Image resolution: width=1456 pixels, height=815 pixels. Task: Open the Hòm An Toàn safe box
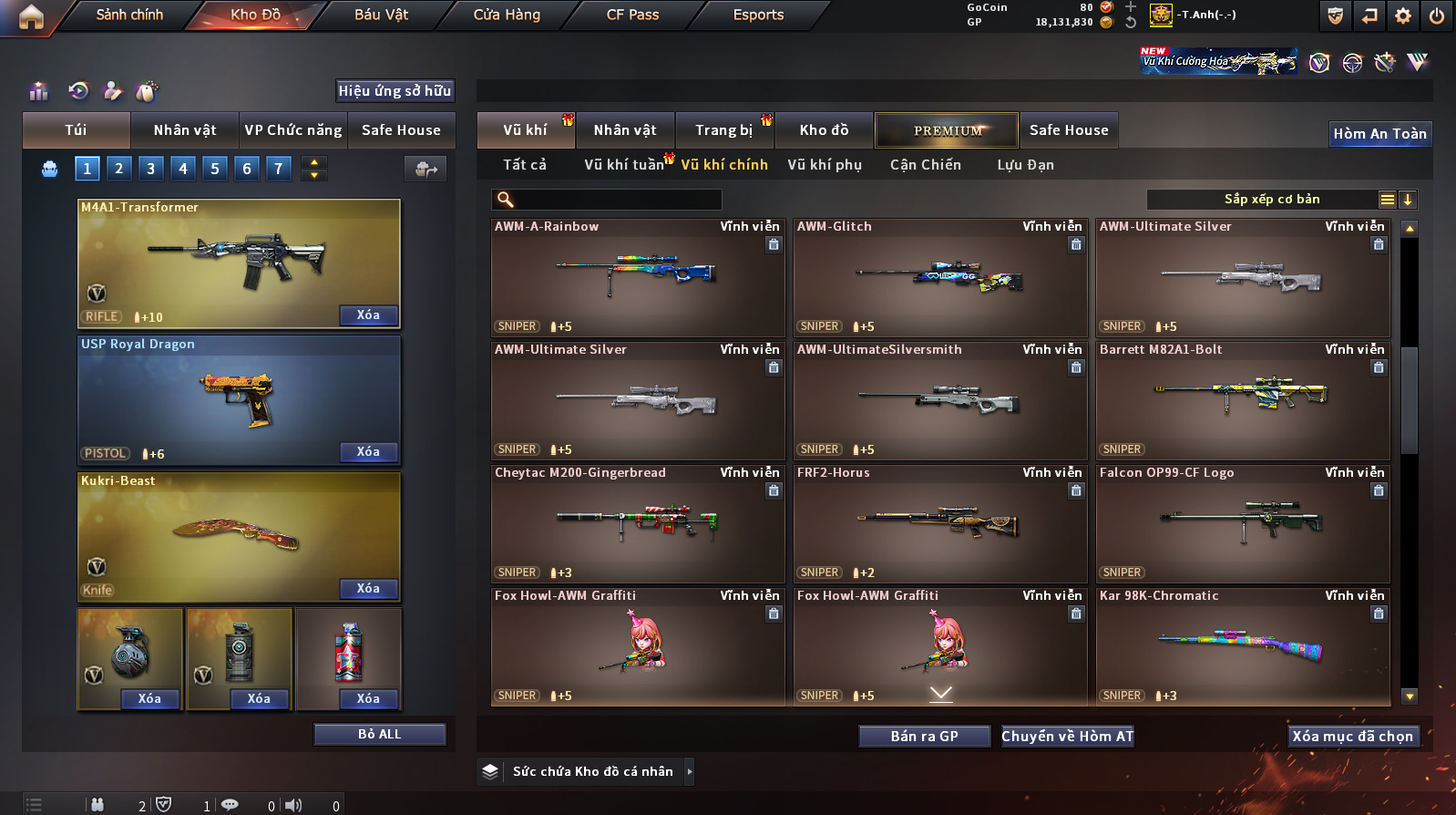[x=1379, y=134]
